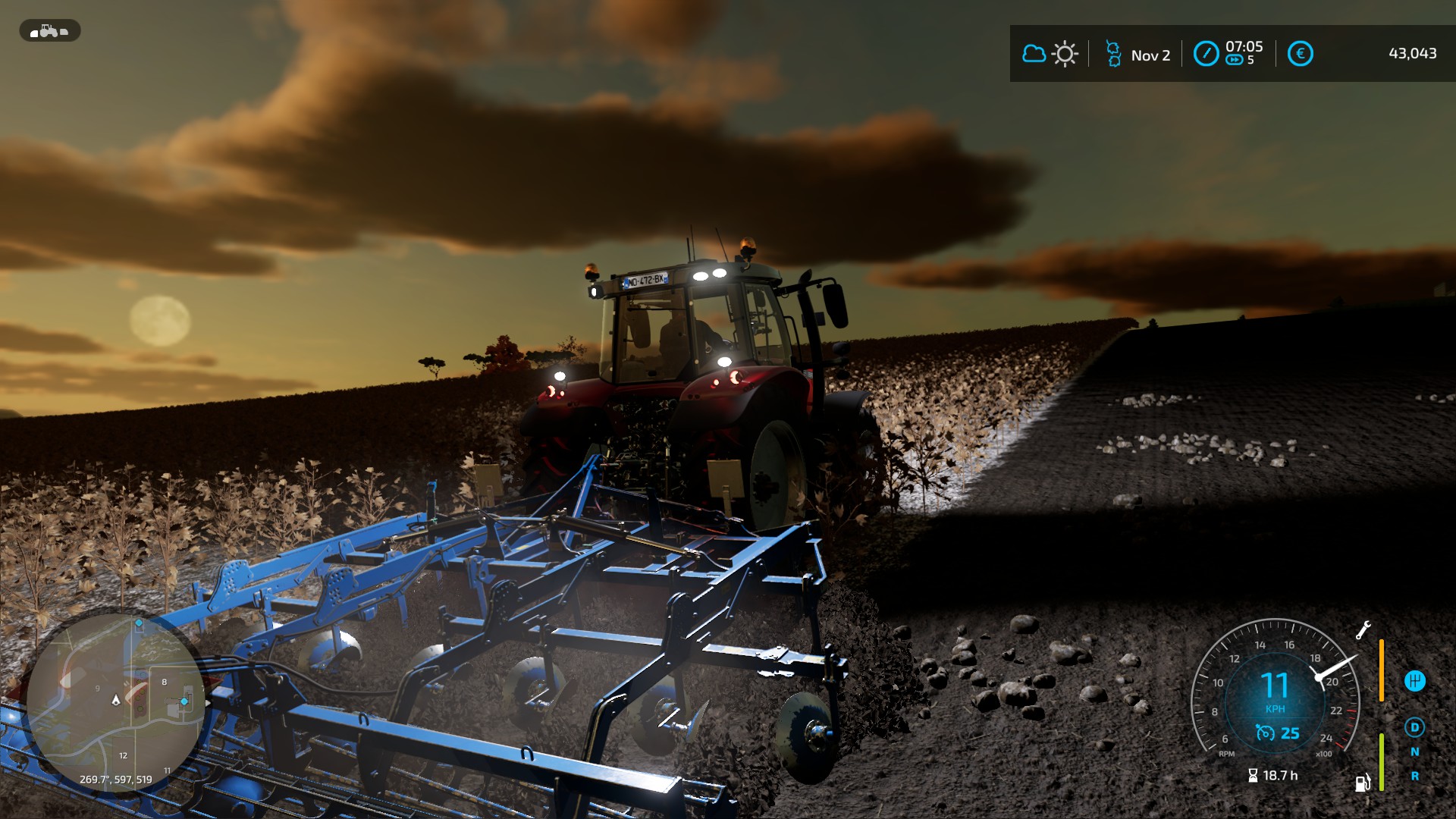This screenshot has height=819, width=1456.
Task: Select the gear shifter icon
Action: click(x=1414, y=681)
